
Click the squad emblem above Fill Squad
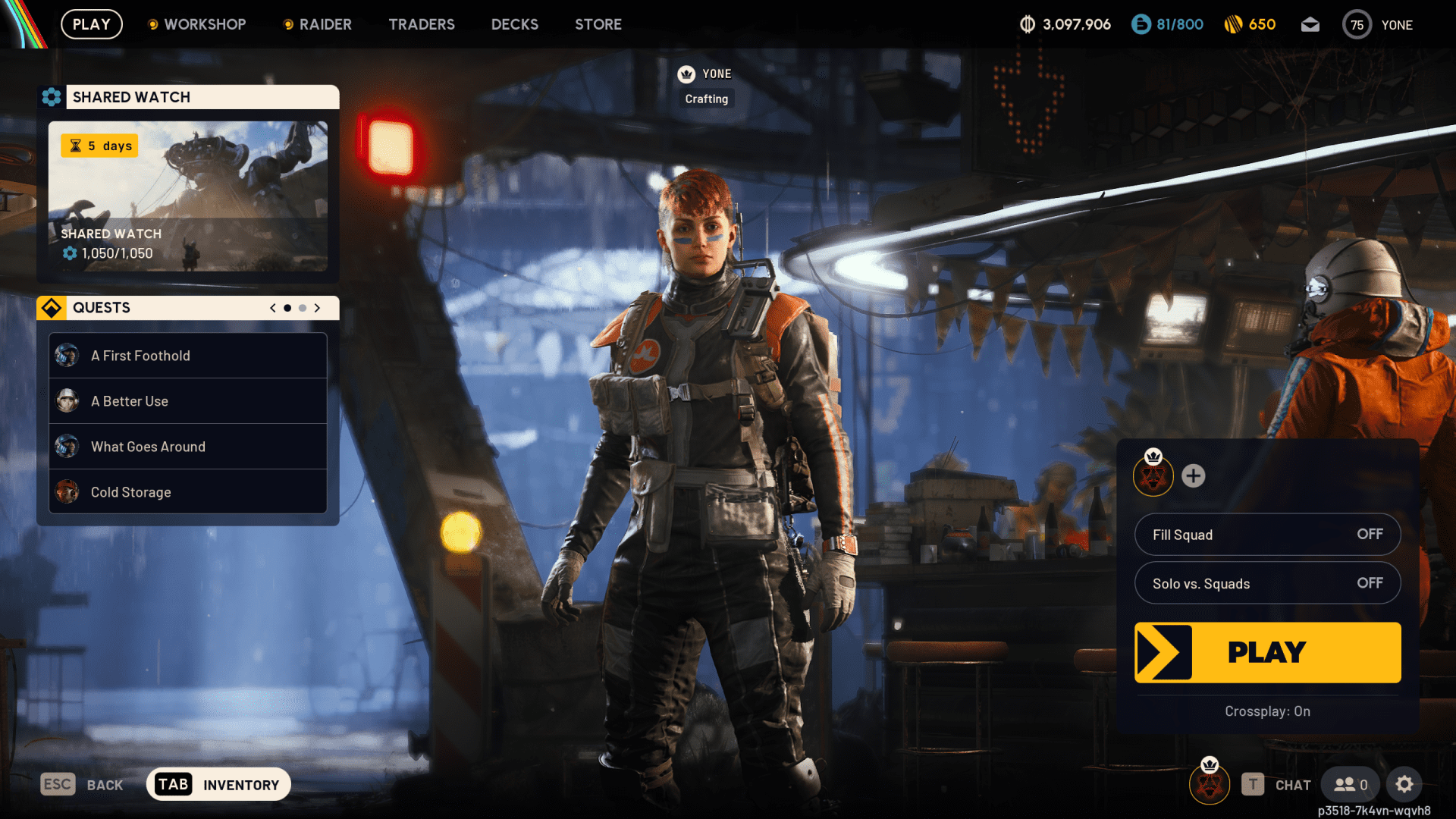coord(1153,477)
